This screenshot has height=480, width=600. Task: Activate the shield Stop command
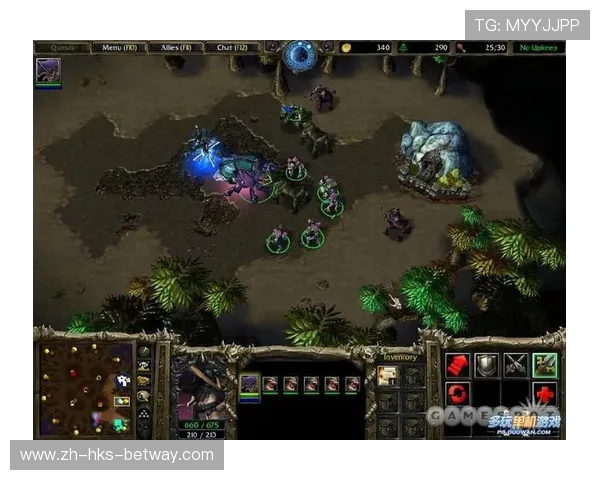487,365
